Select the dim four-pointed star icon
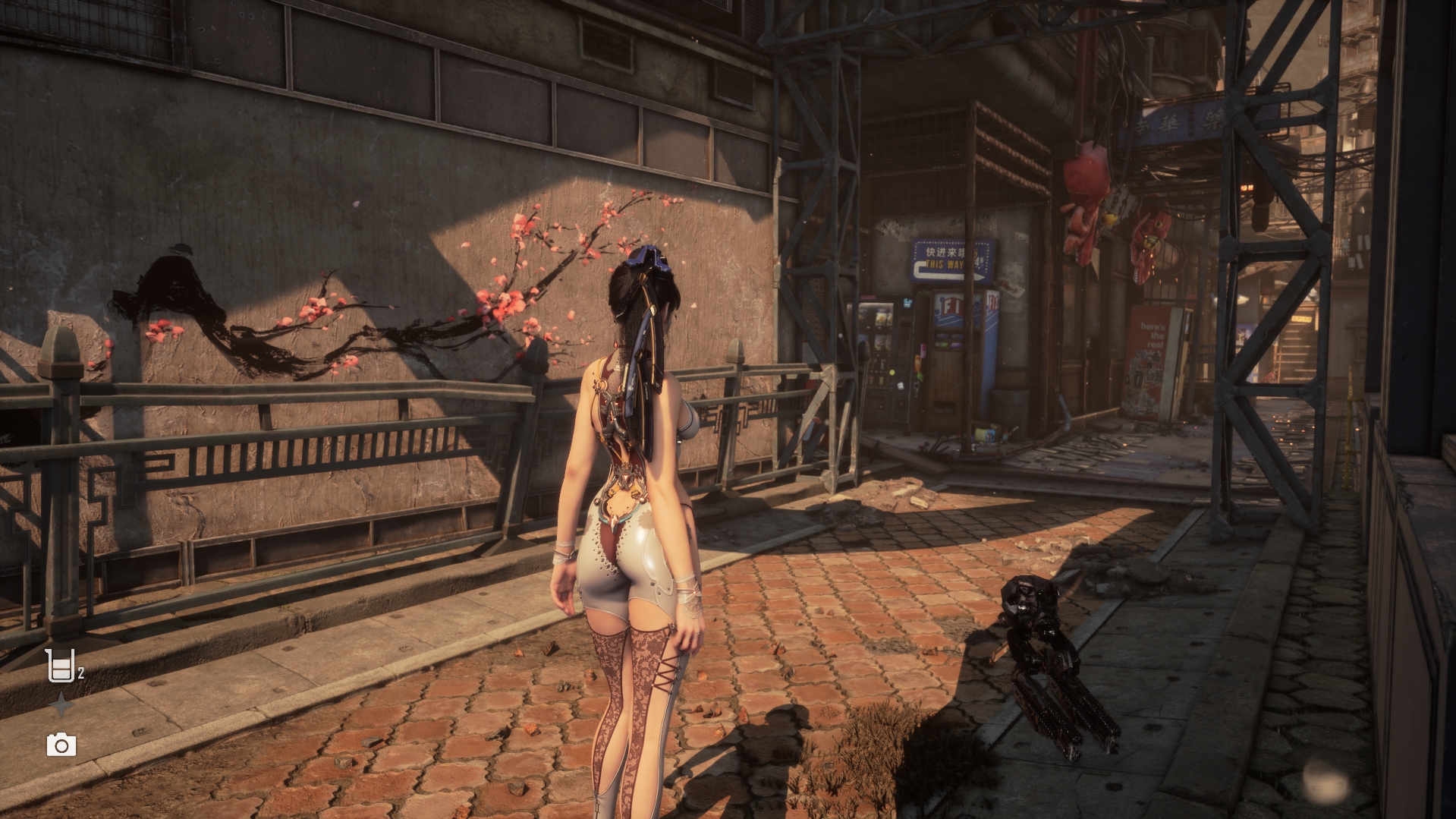Viewport: 1456px width, 819px height. pyautogui.click(x=61, y=706)
